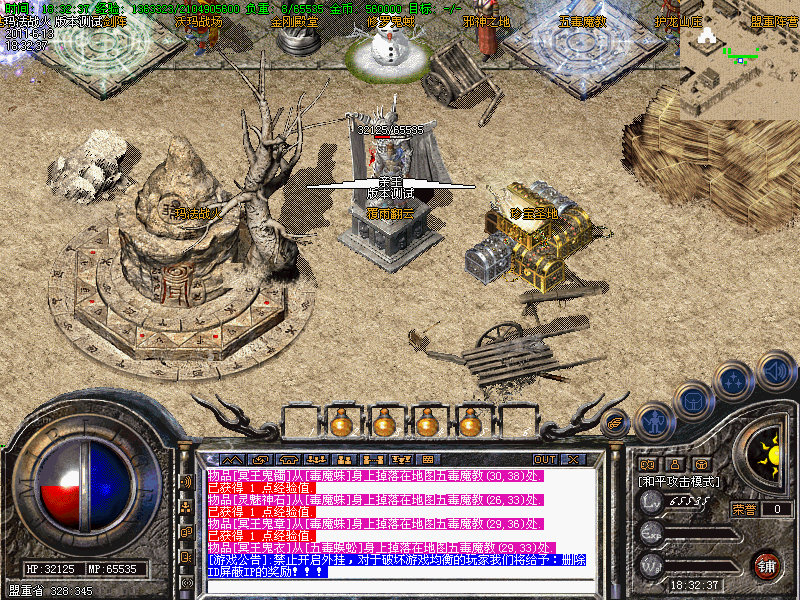Click the OUT button above chat
Screen dimensions: 800x600
point(545,460)
